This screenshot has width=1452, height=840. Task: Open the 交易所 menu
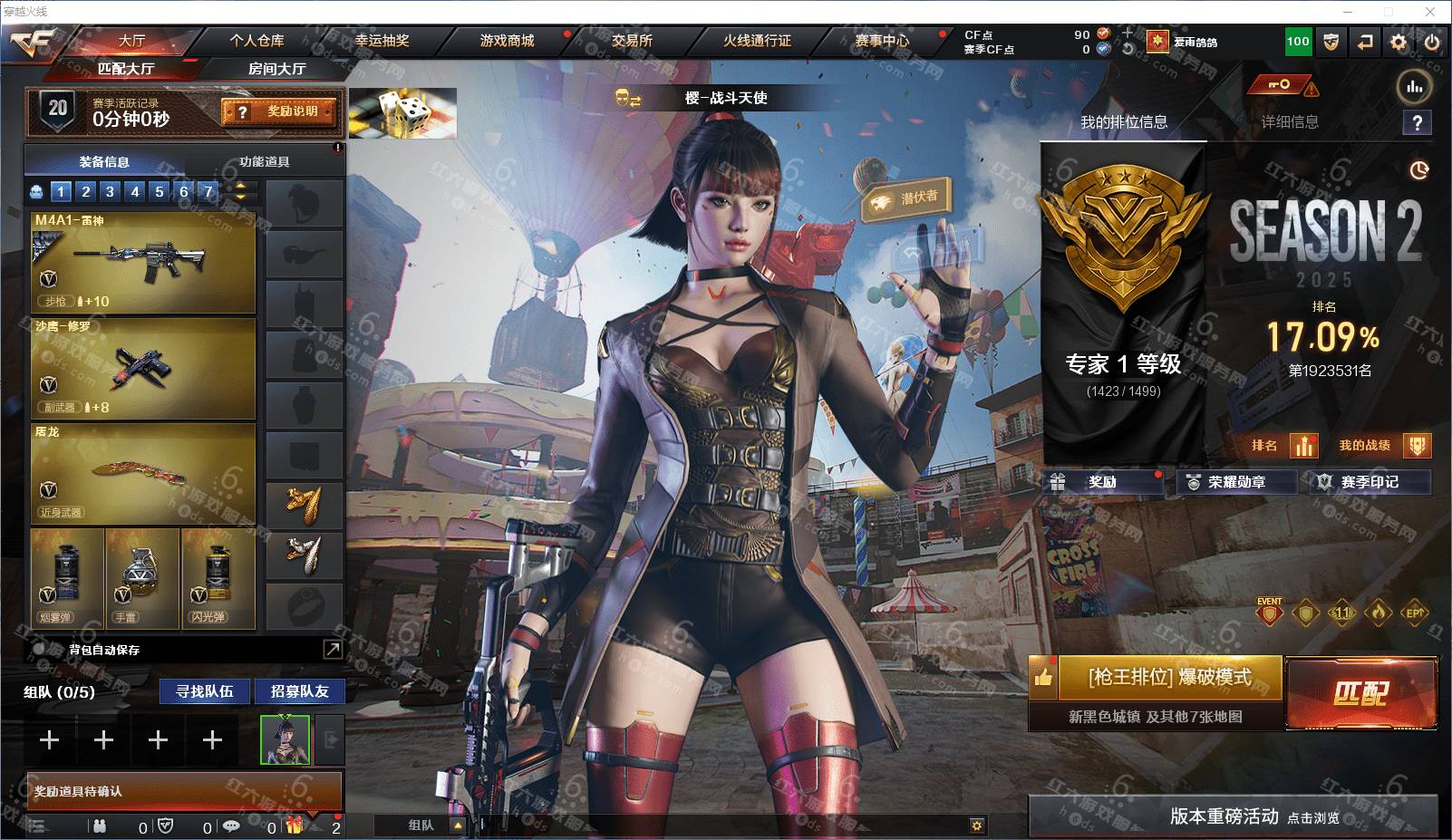632,41
